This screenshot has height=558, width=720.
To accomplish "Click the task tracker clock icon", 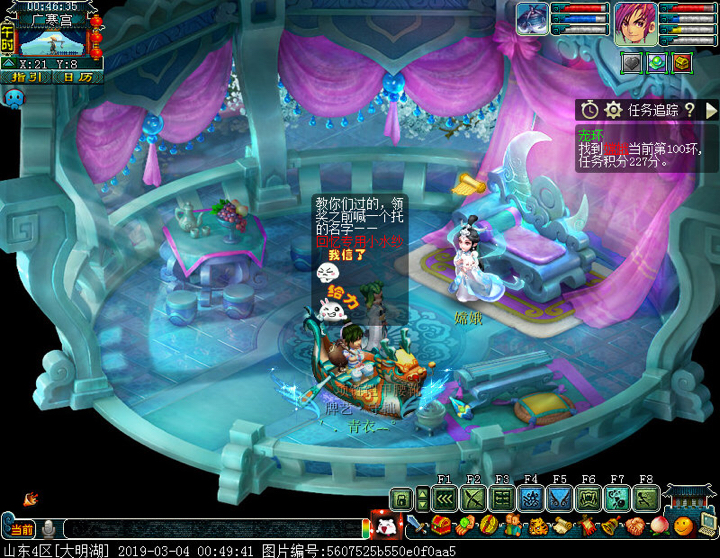I will coord(591,110).
